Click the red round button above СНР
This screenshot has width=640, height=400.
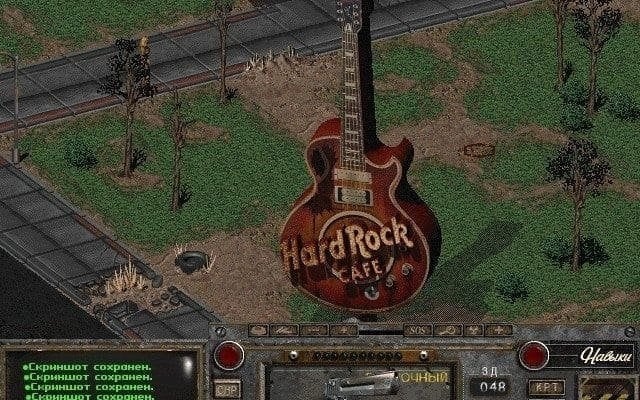pyautogui.click(x=229, y=356)
